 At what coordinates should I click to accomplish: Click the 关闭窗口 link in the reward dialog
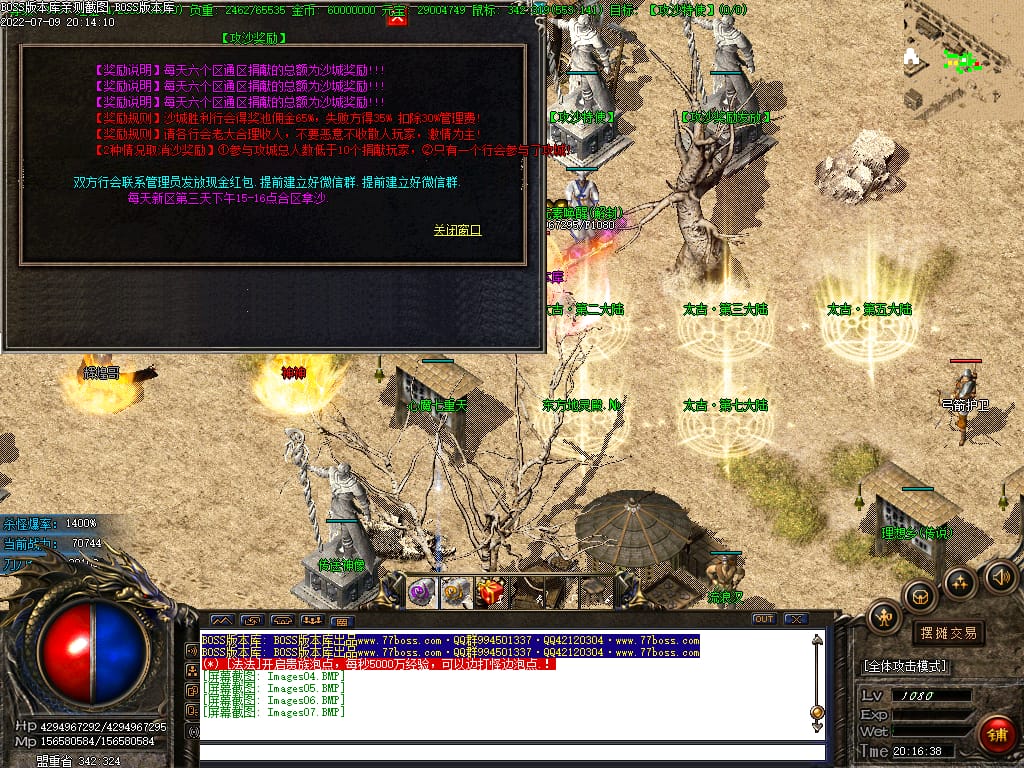tap(457, 230)
